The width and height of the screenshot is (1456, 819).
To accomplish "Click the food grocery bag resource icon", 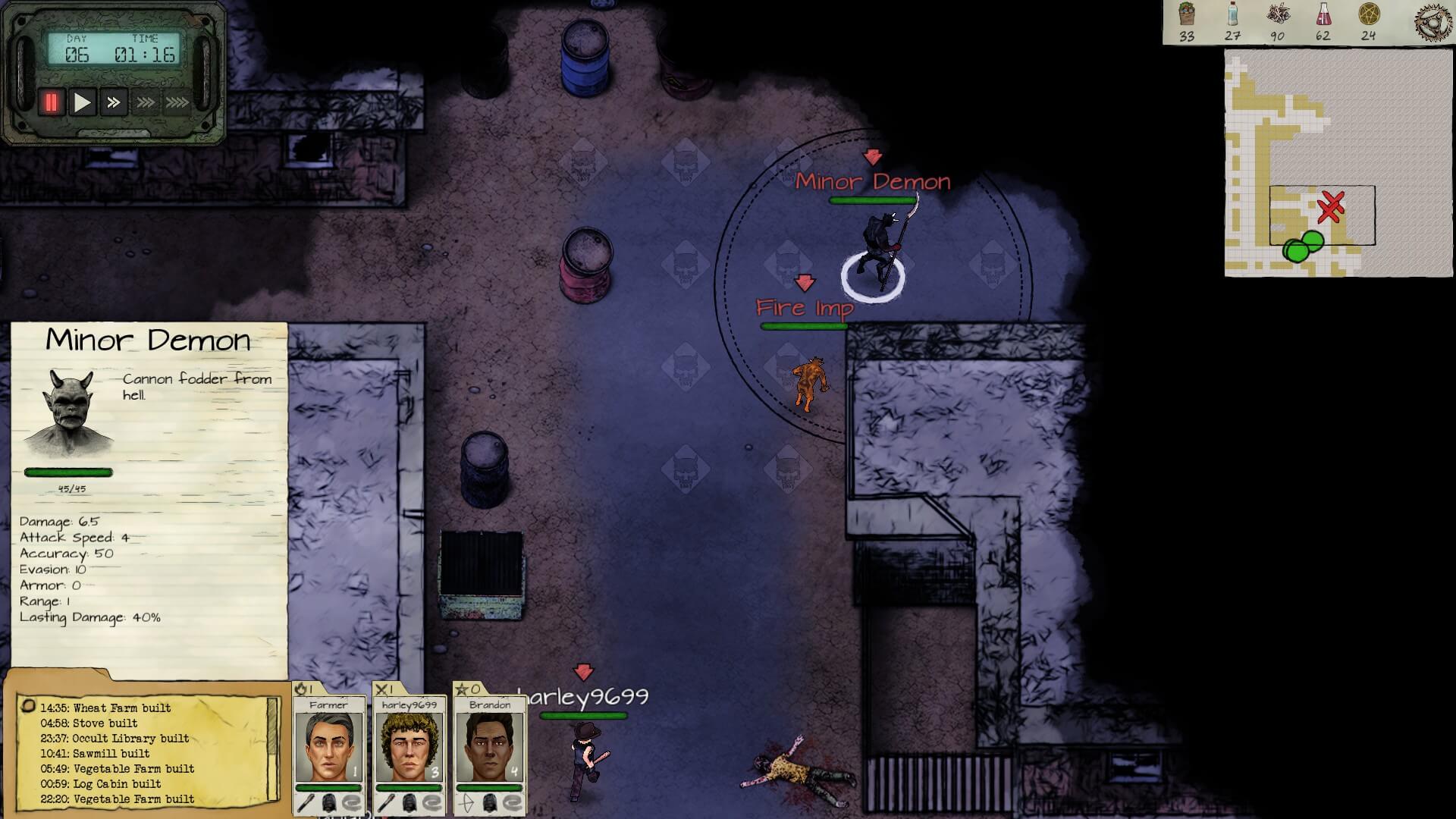I will pos(1187,14).
